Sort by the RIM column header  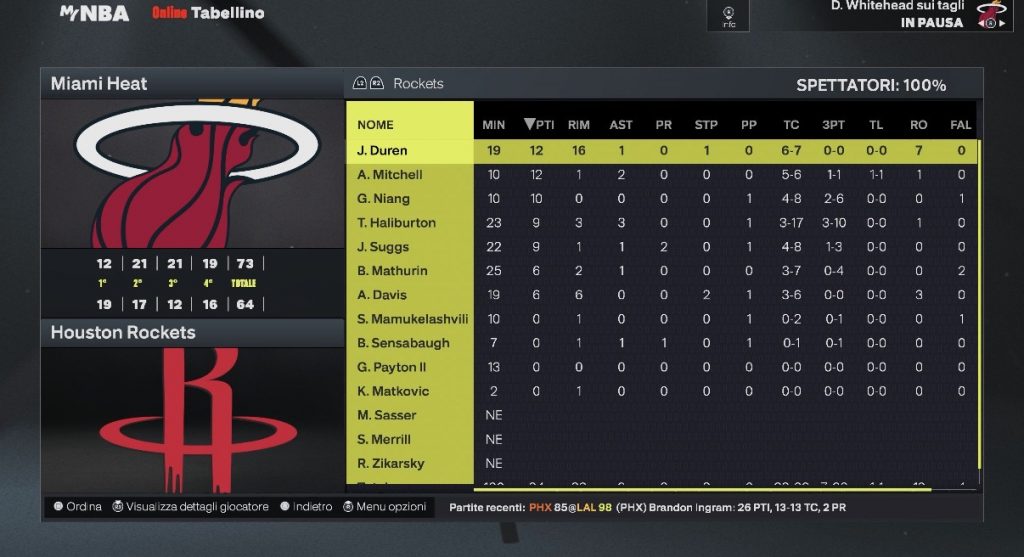pos(579,125)
